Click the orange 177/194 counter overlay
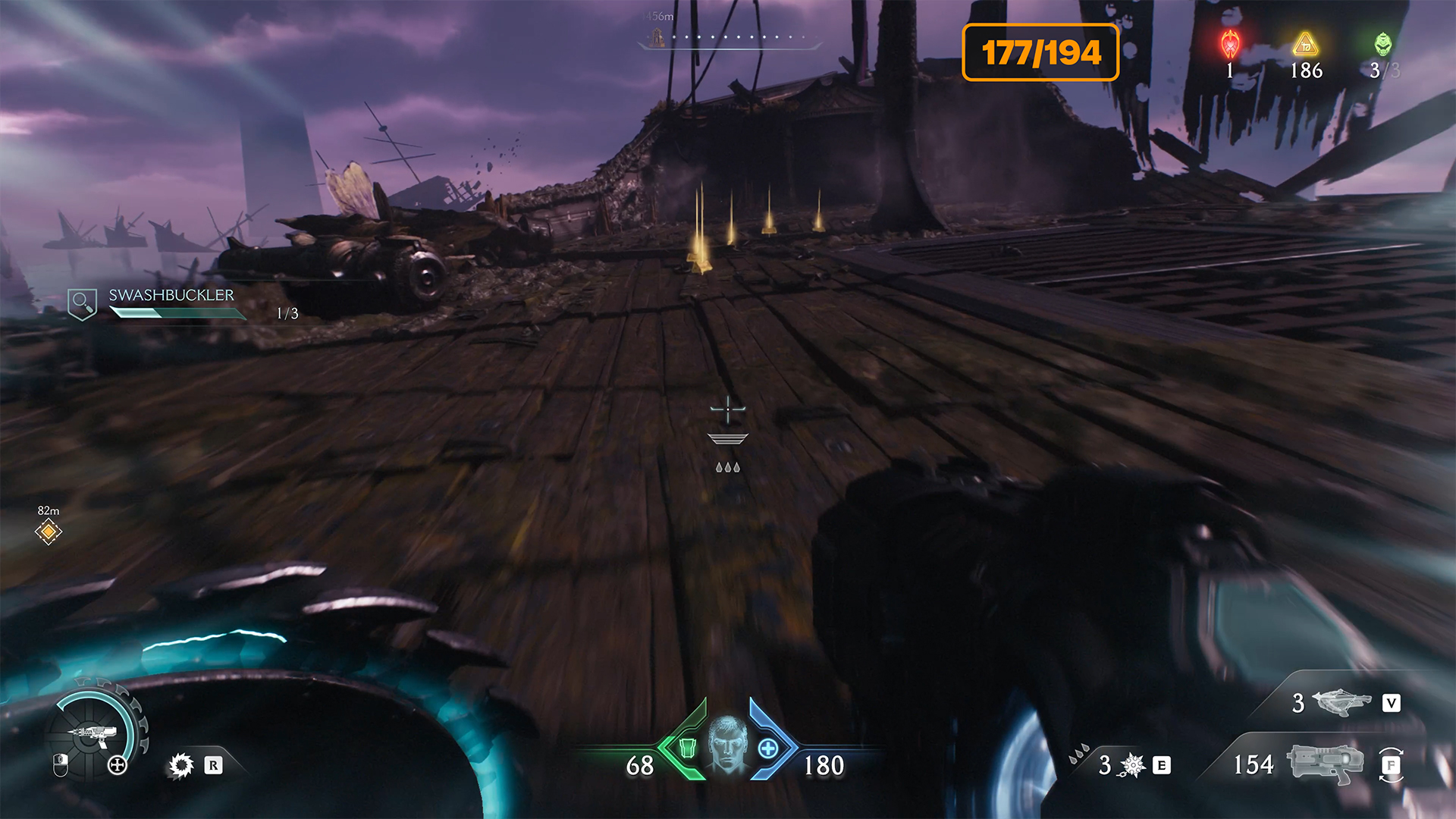Viewport: 1456px width, 819px height. coord(1040,52)
